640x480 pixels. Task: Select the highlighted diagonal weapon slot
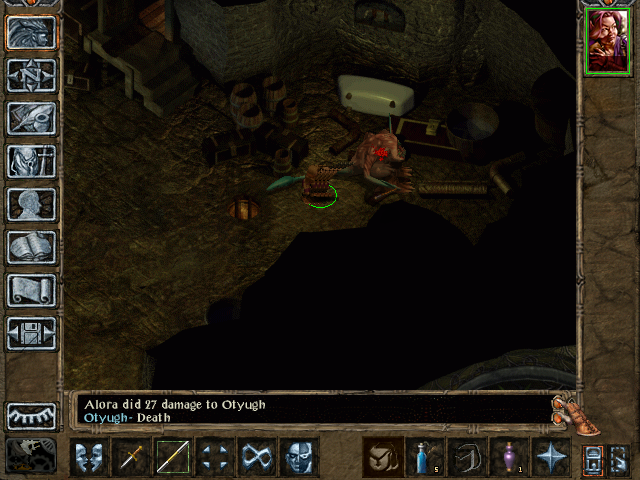[174, 458]
